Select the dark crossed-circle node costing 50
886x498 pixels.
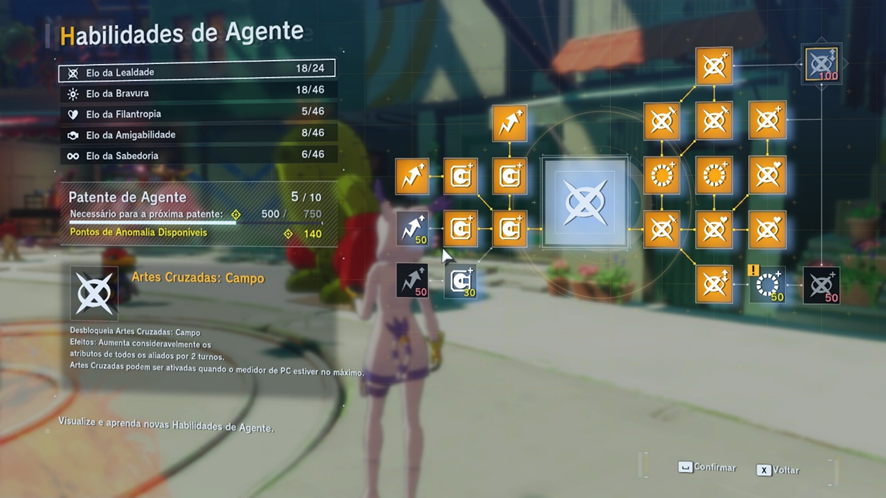(821, 285)
